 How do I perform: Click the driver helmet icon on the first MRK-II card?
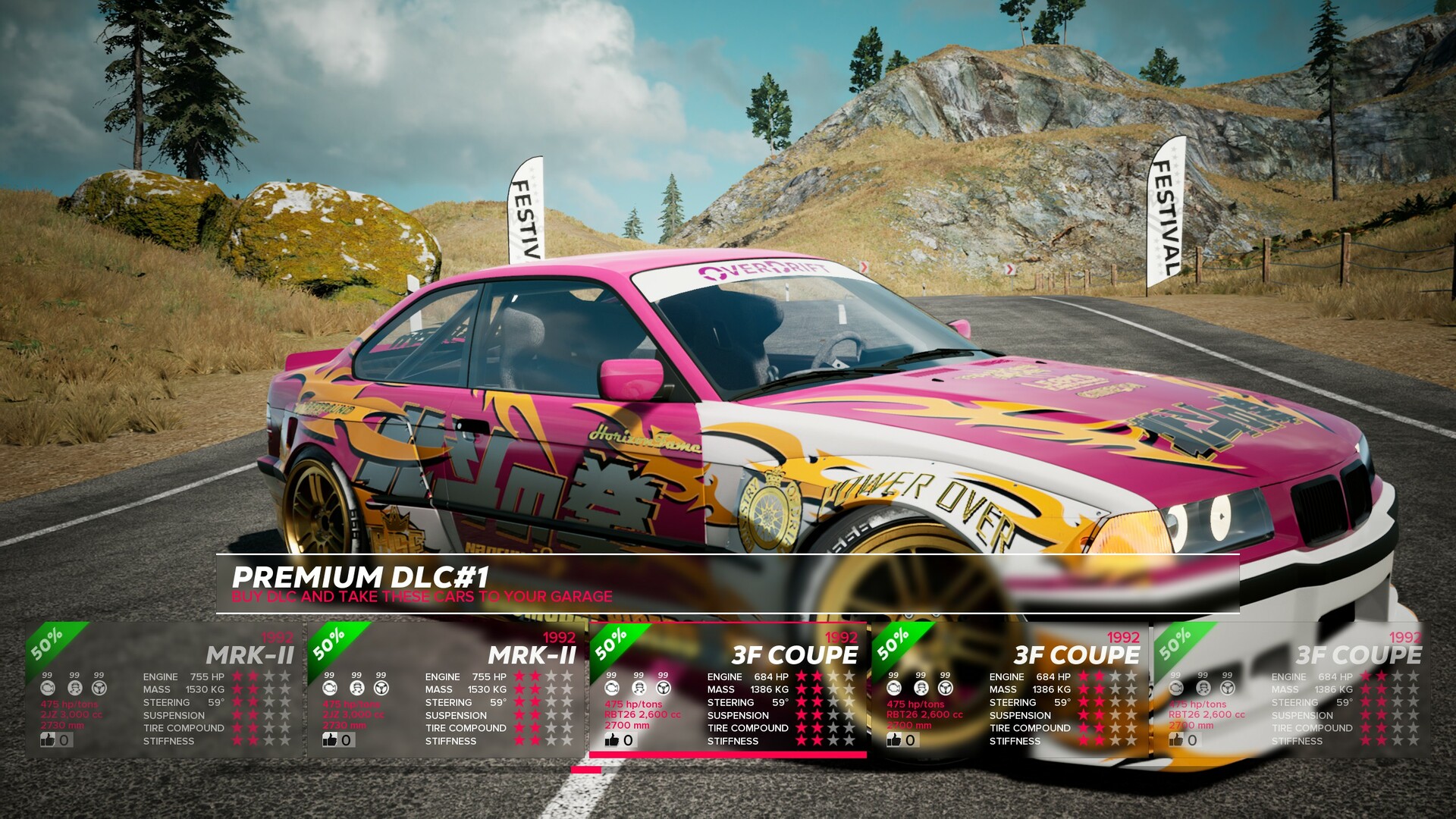coord(74,689)
